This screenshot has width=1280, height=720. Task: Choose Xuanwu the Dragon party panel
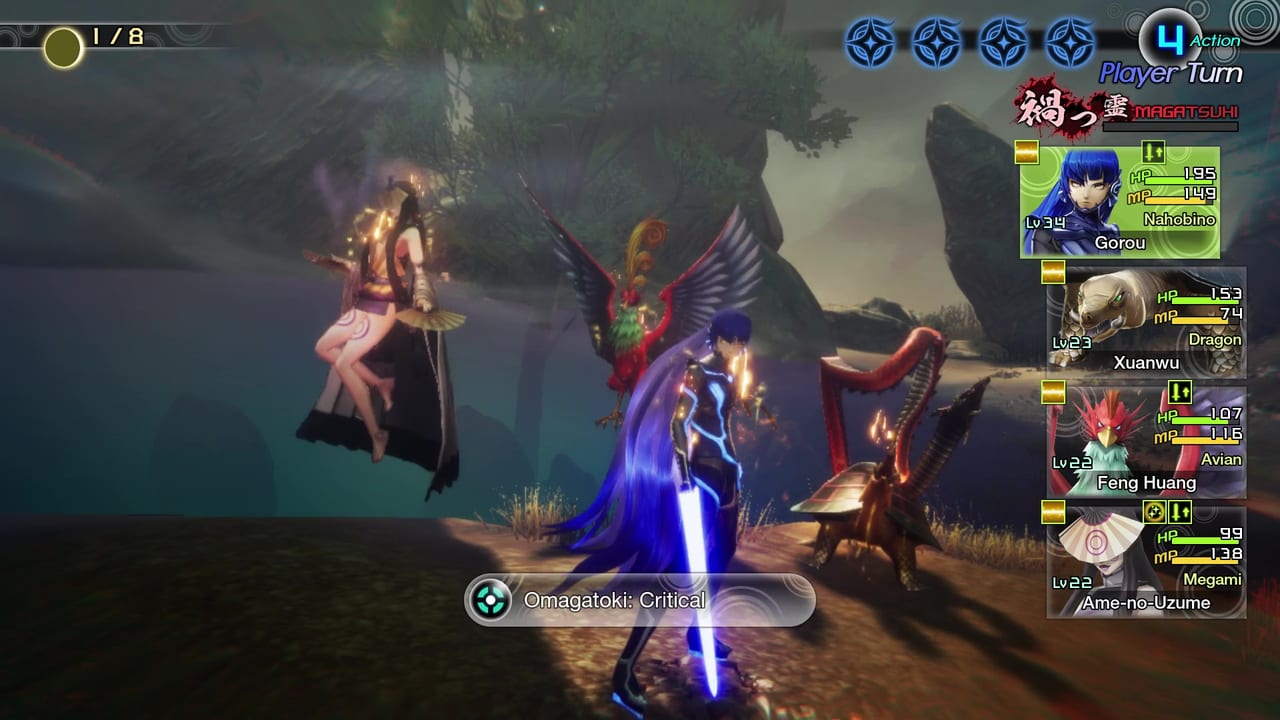1146,322
